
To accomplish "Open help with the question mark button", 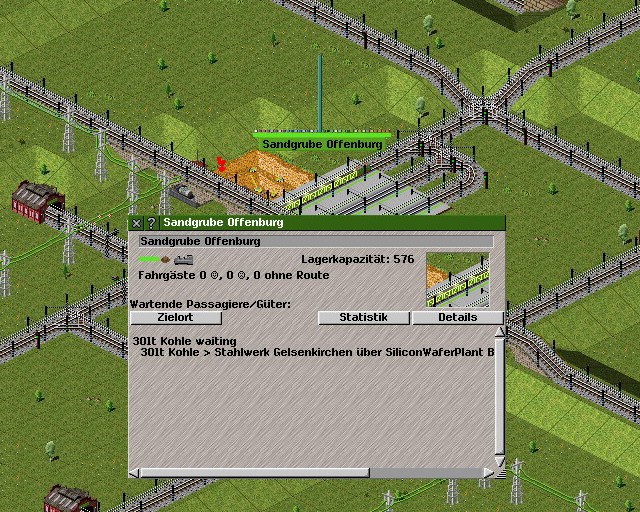I will pos(152,223).
